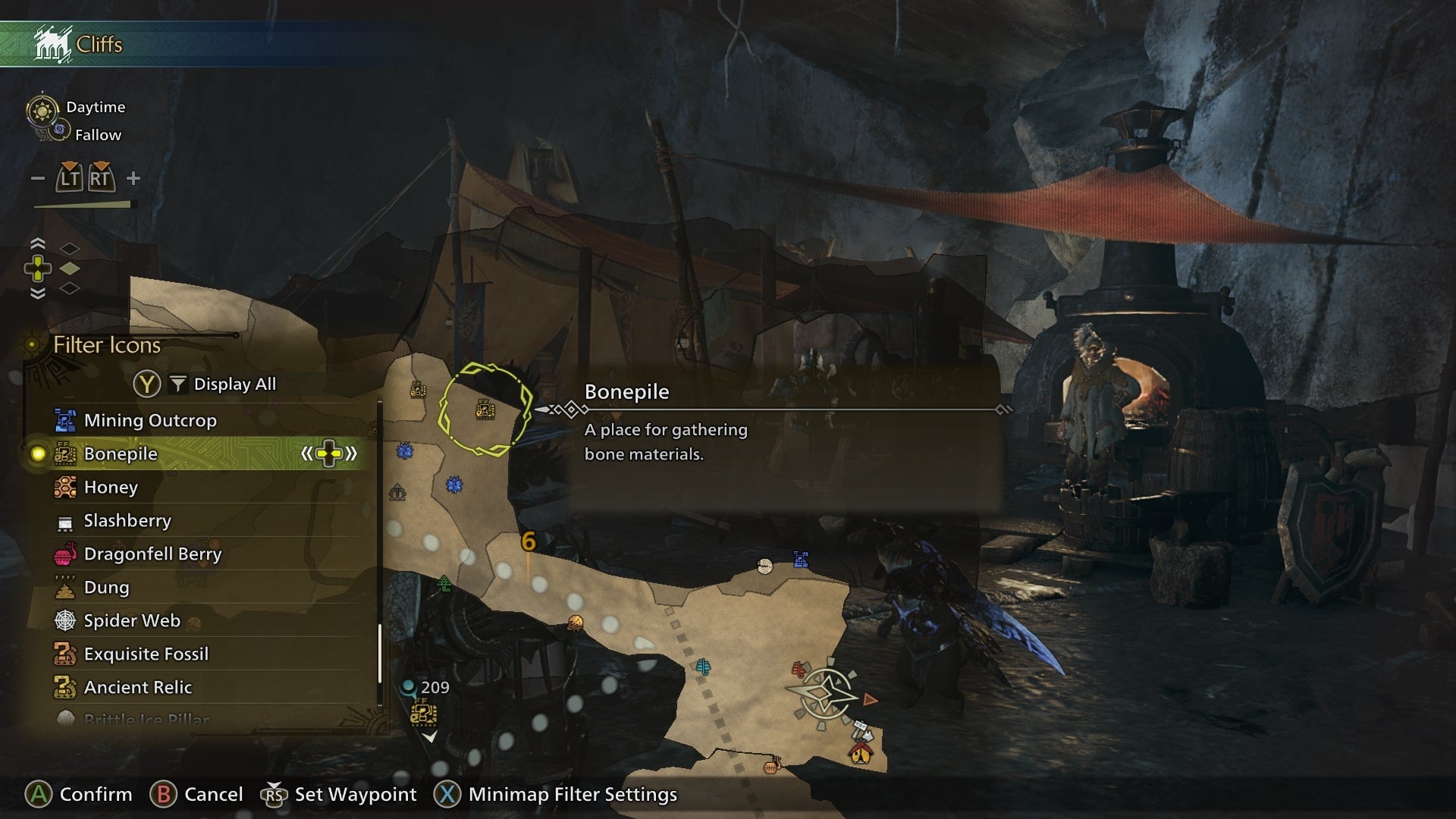Select the Ancient Relic filter
Image resolution: width=1456 pixels, height=819 pixels.
click(x=137, y=687)
